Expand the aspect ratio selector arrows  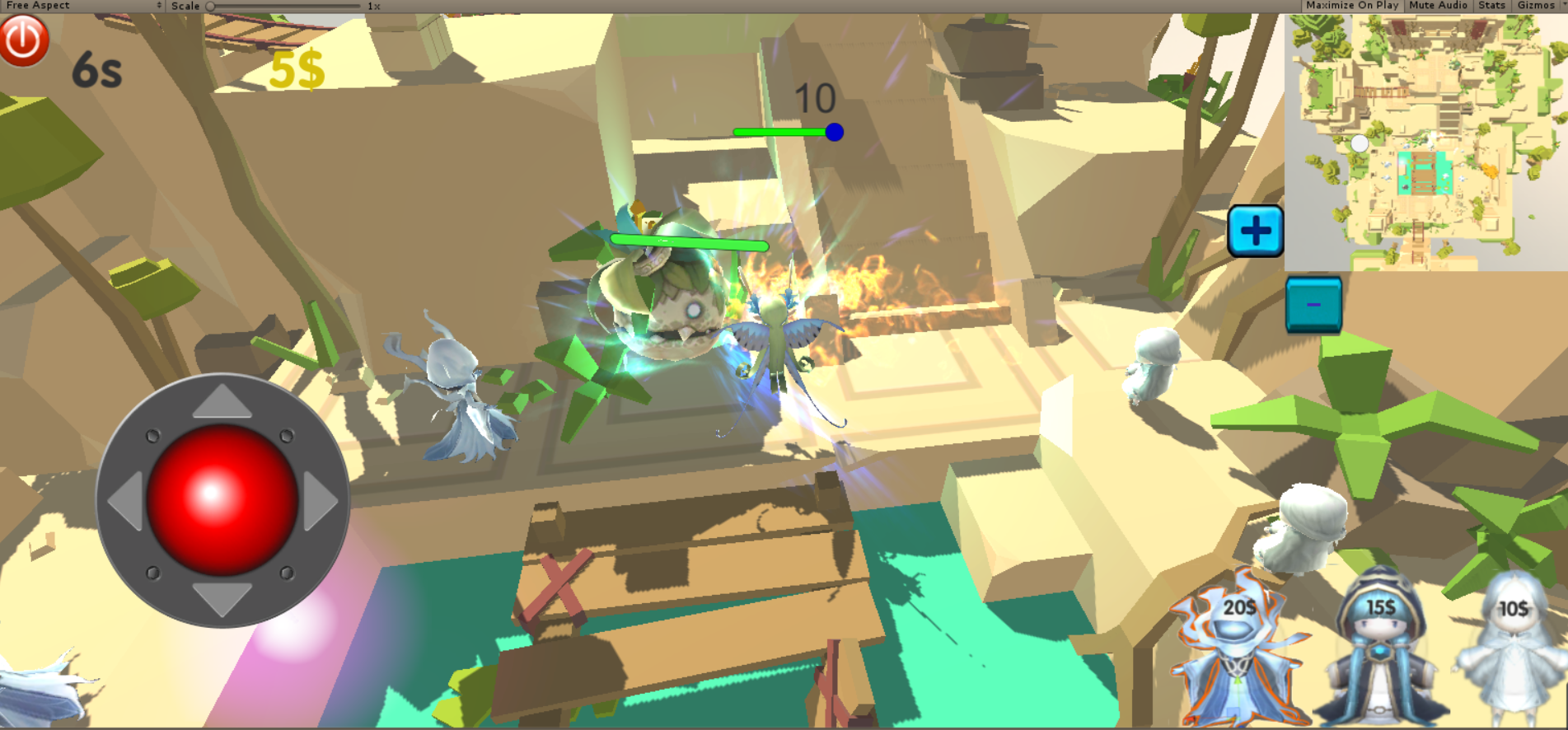(159, 6)
